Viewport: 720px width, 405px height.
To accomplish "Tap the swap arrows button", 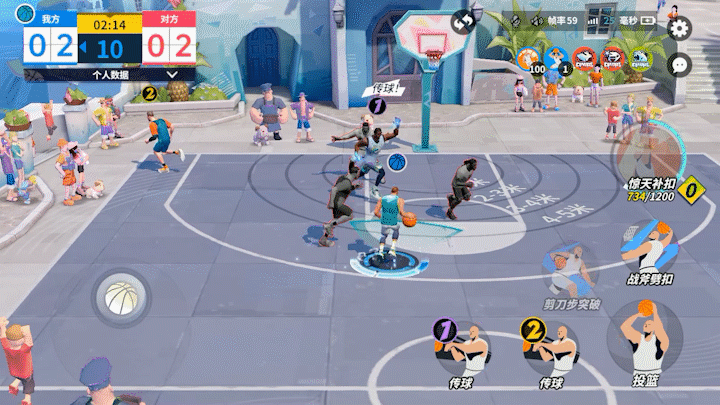I will 463,21.
